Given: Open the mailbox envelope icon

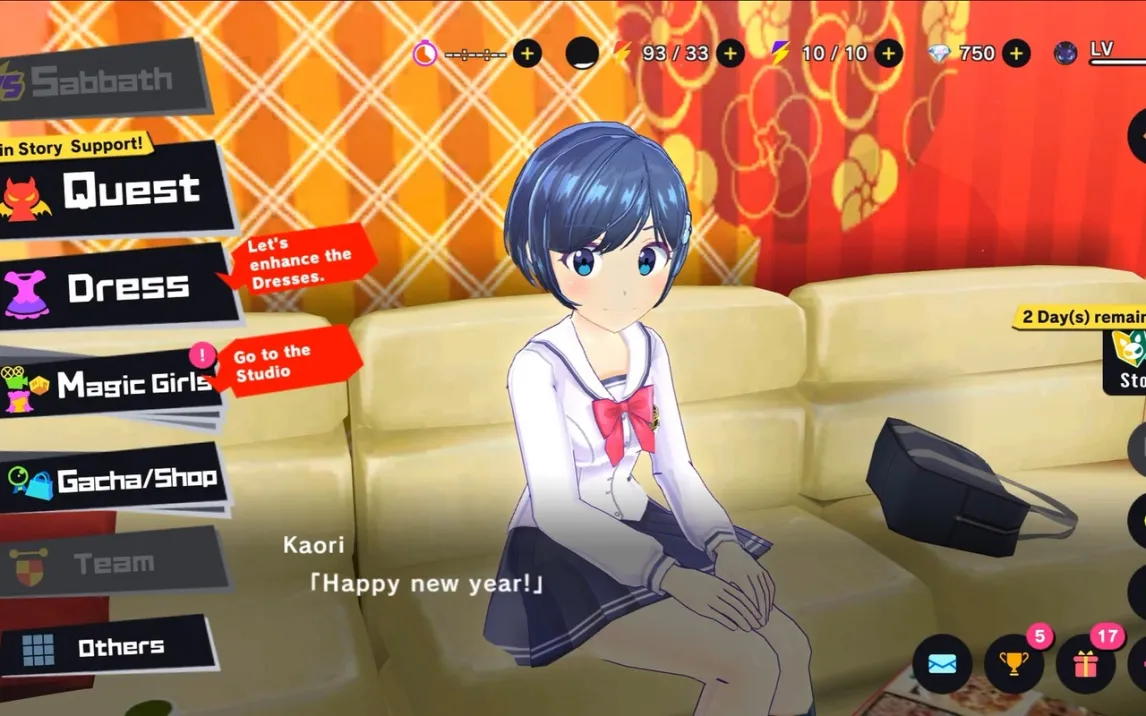Looking at the screenshot, I should pyautogui.click(x=942, y=664).
